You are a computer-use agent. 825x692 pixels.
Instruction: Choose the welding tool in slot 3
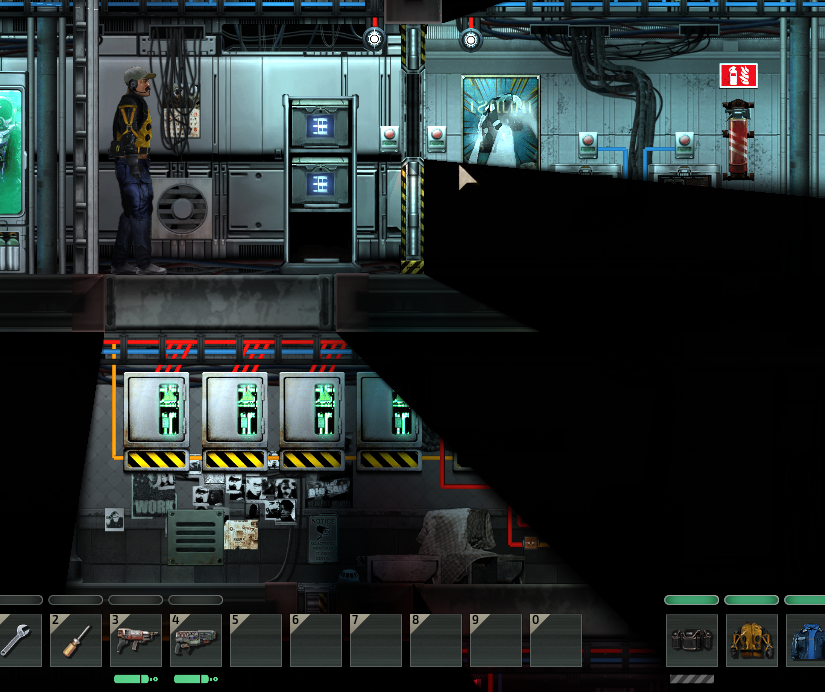pos(137,641)
